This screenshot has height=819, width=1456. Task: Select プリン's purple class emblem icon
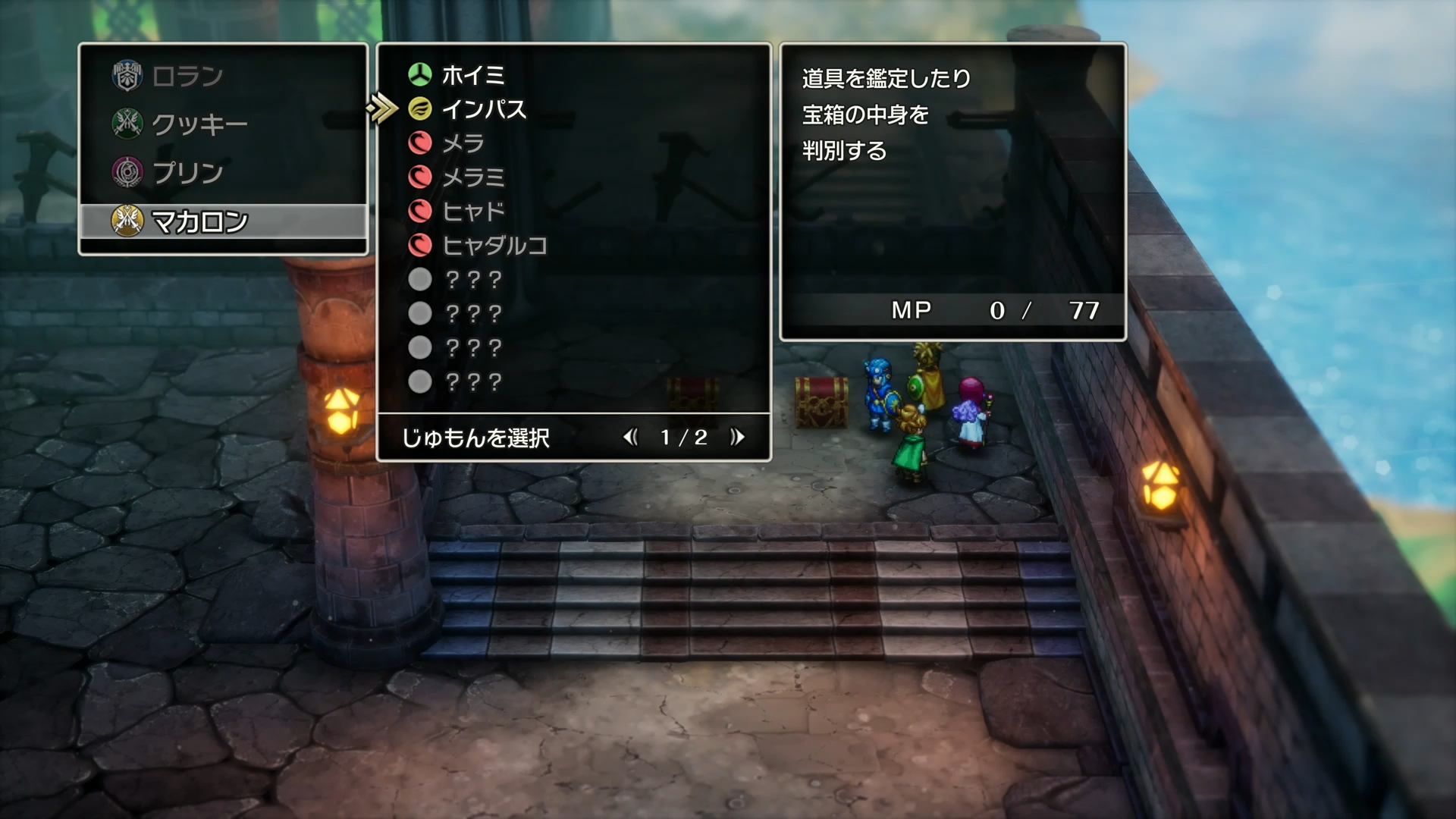[126, 172]
